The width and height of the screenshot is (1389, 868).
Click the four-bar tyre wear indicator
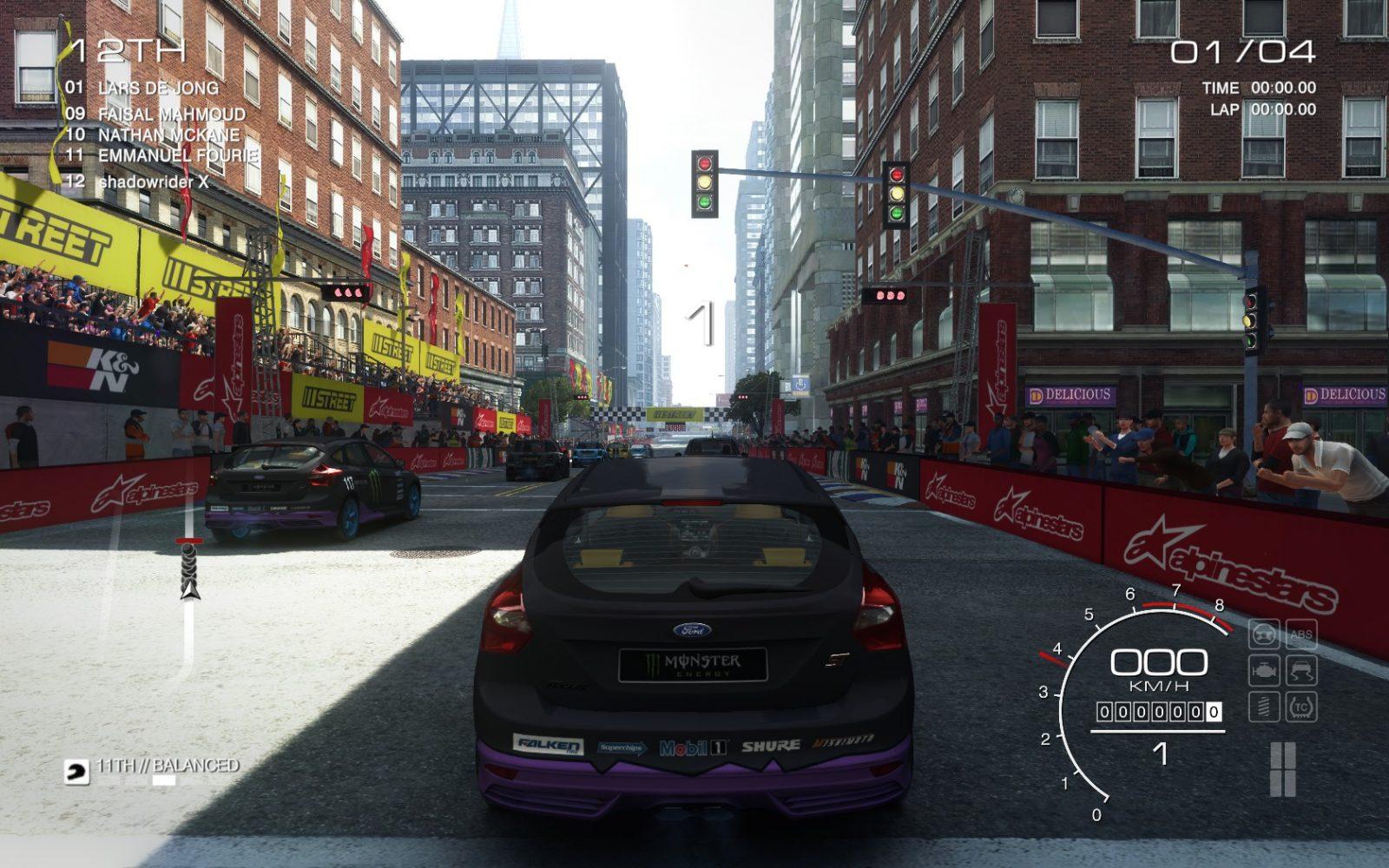point(1283,769)
